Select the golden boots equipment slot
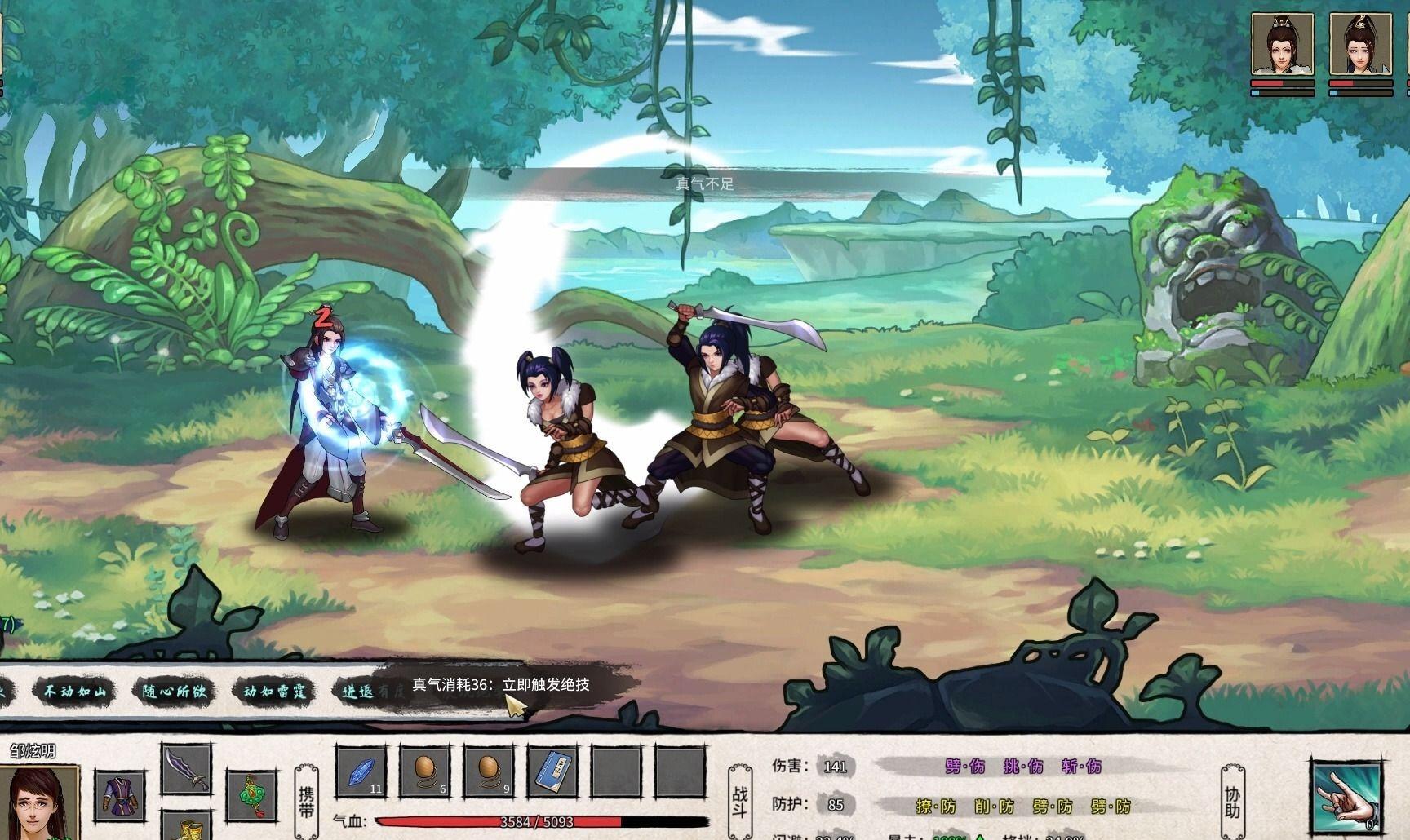The height and width of the screenshot is (840, 1410). [x=186, y=825]
